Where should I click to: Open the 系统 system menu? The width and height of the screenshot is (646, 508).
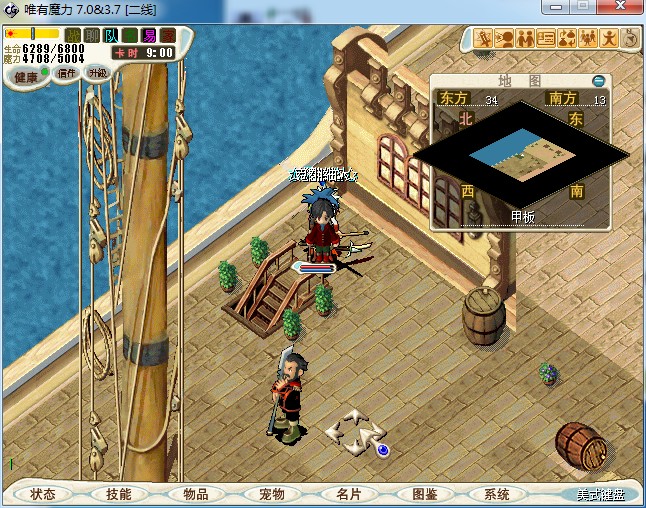pos(497,494)
